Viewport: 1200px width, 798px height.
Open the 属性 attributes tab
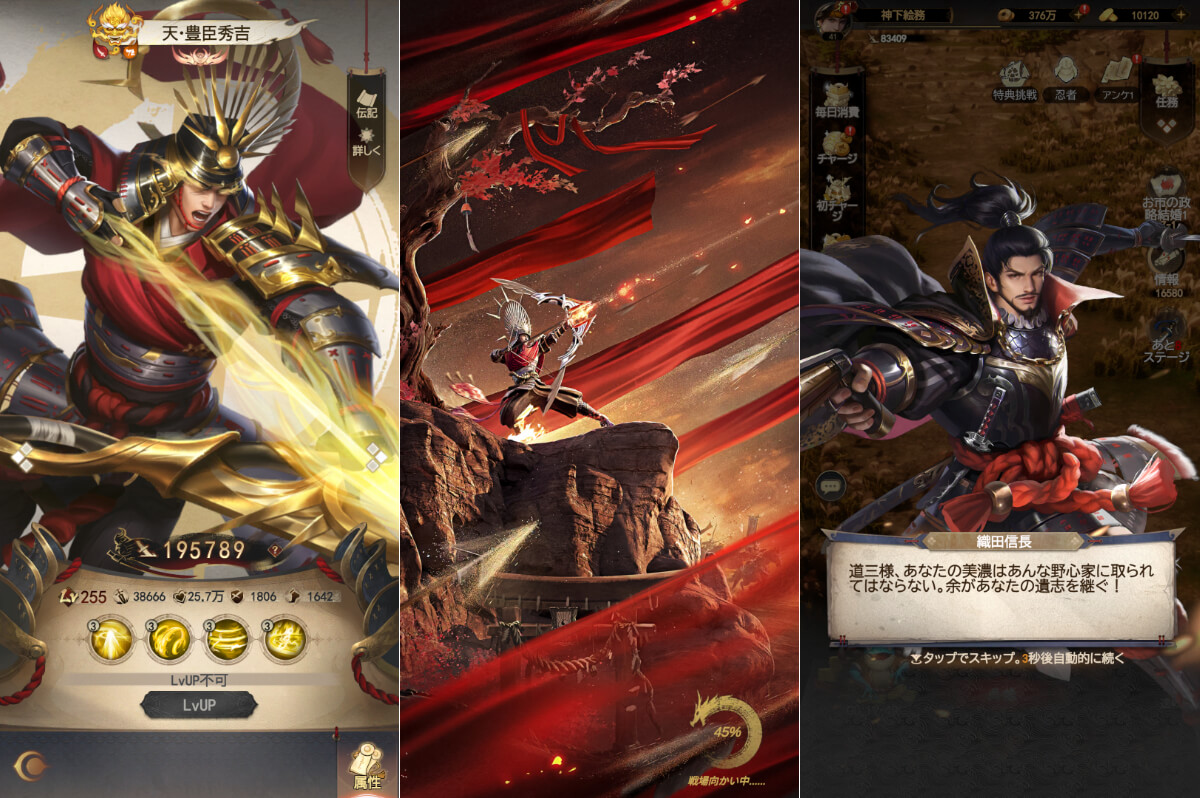[367, 768]
